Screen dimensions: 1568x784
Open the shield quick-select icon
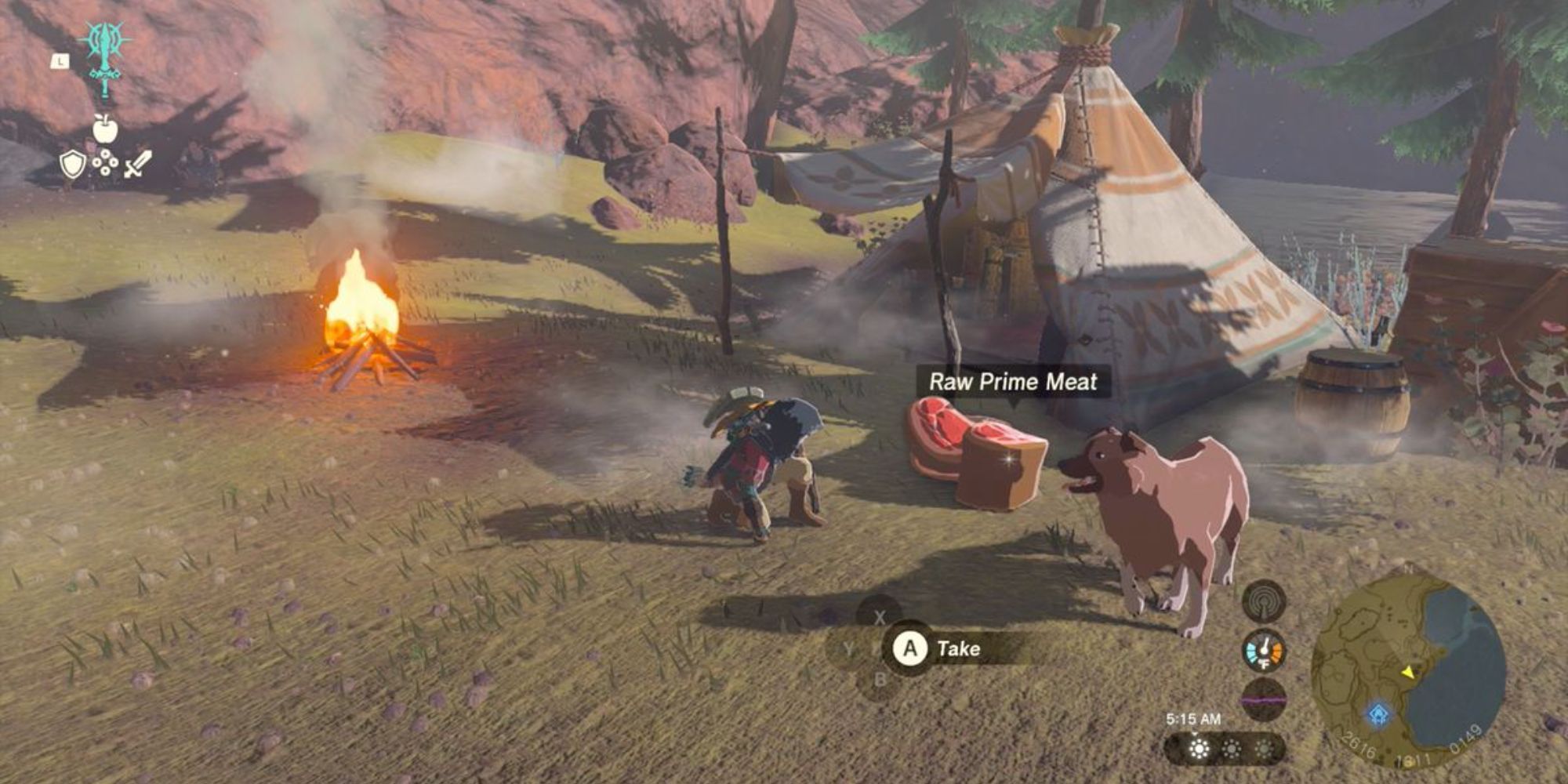pyautogui.click(x=72, y=164)
